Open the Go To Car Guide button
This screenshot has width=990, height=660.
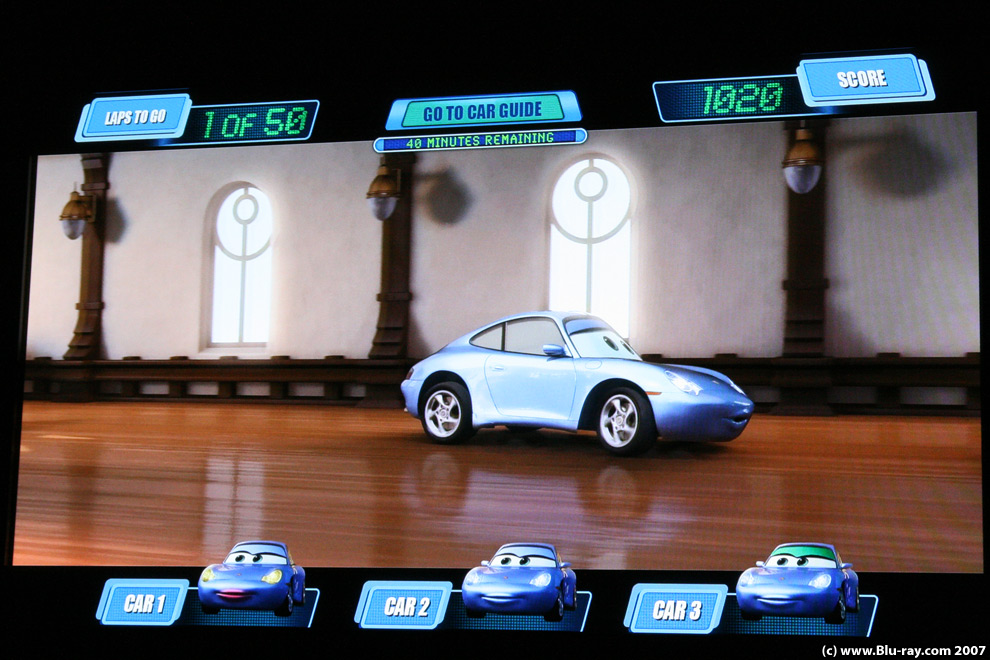pos(482,110)
